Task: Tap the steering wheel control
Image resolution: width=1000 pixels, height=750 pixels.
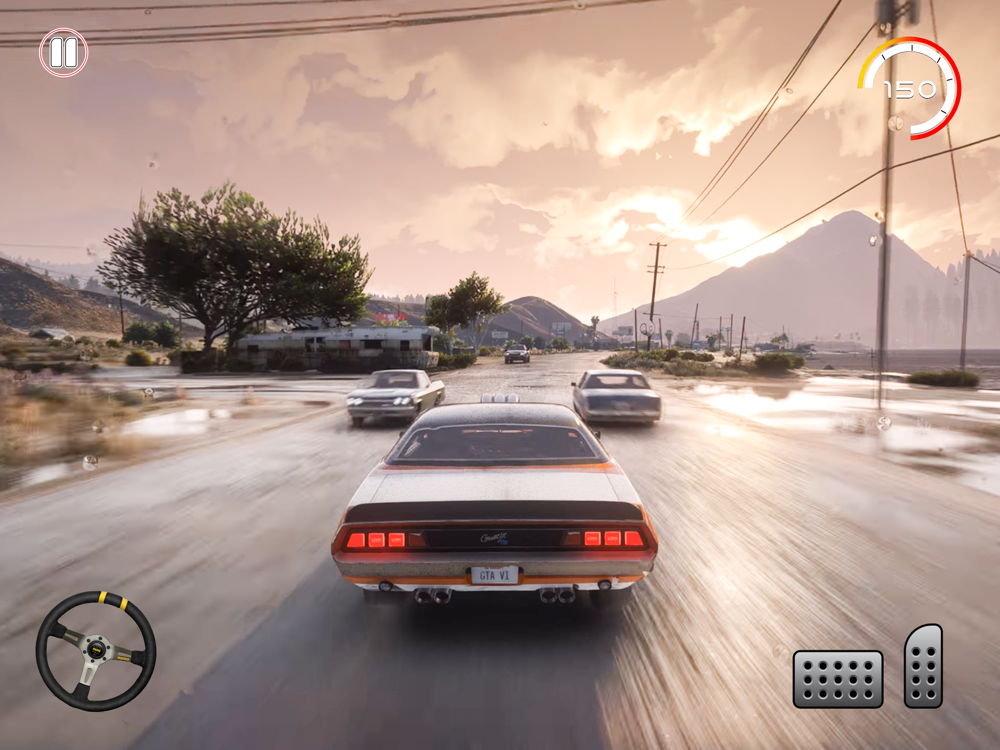Action: 96,651
